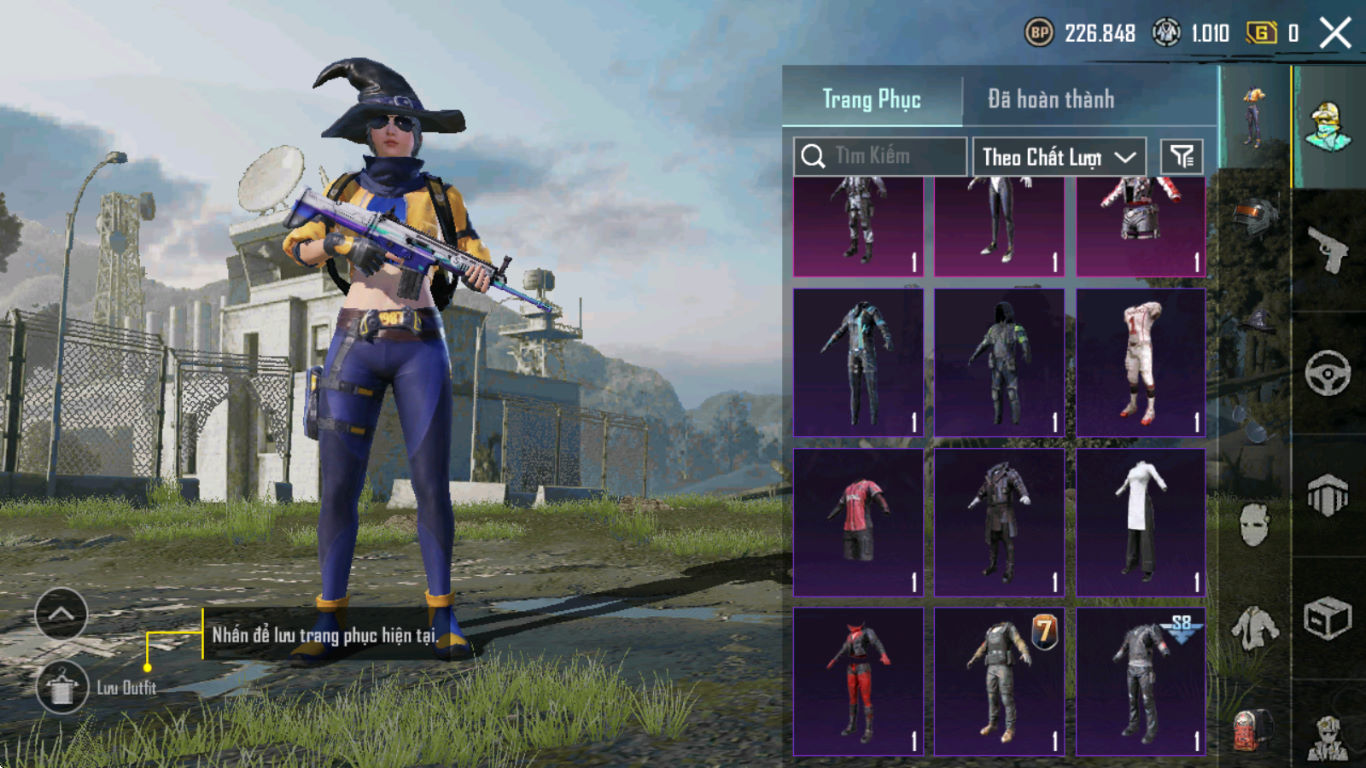Choose the S8 season outfit
1366x768 pixels.
tap(1140, 681)
